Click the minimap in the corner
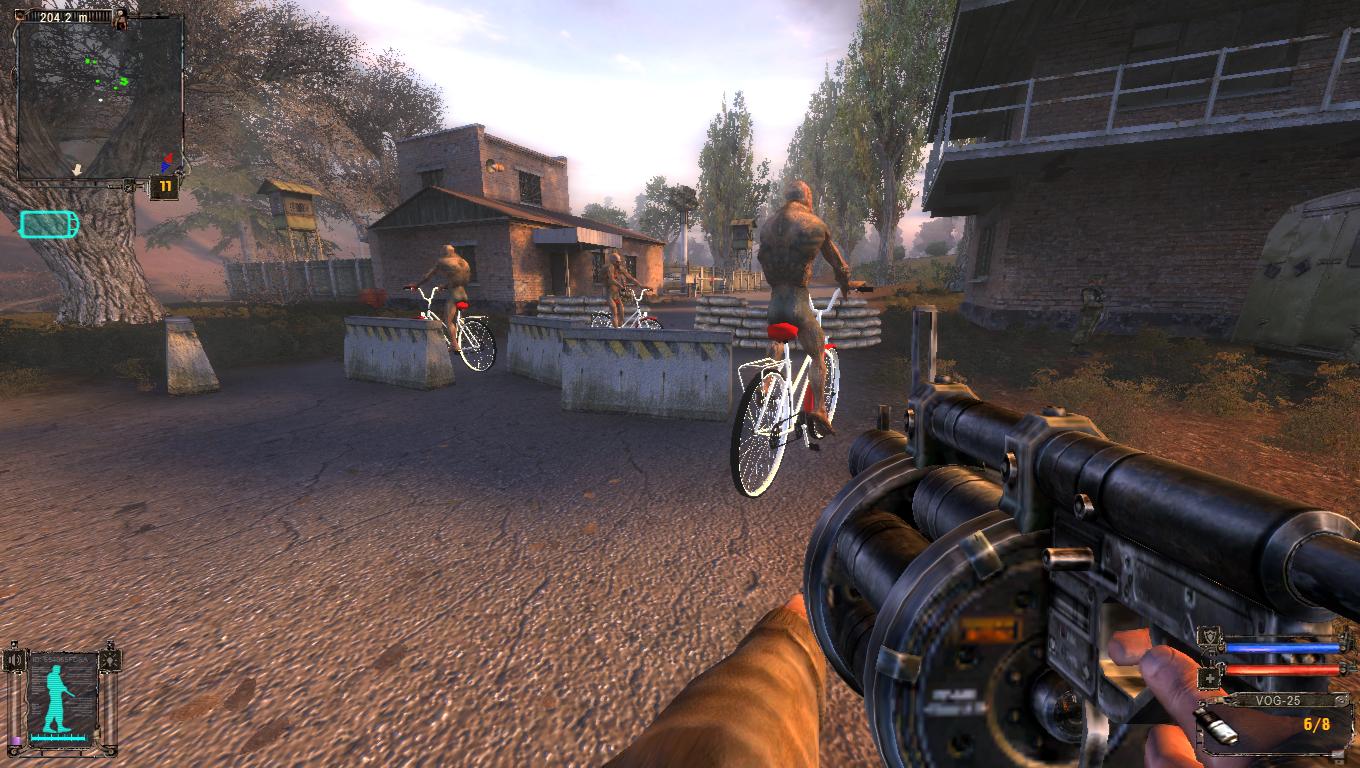This screenshot has width=1360, height=768. [100, 98]
